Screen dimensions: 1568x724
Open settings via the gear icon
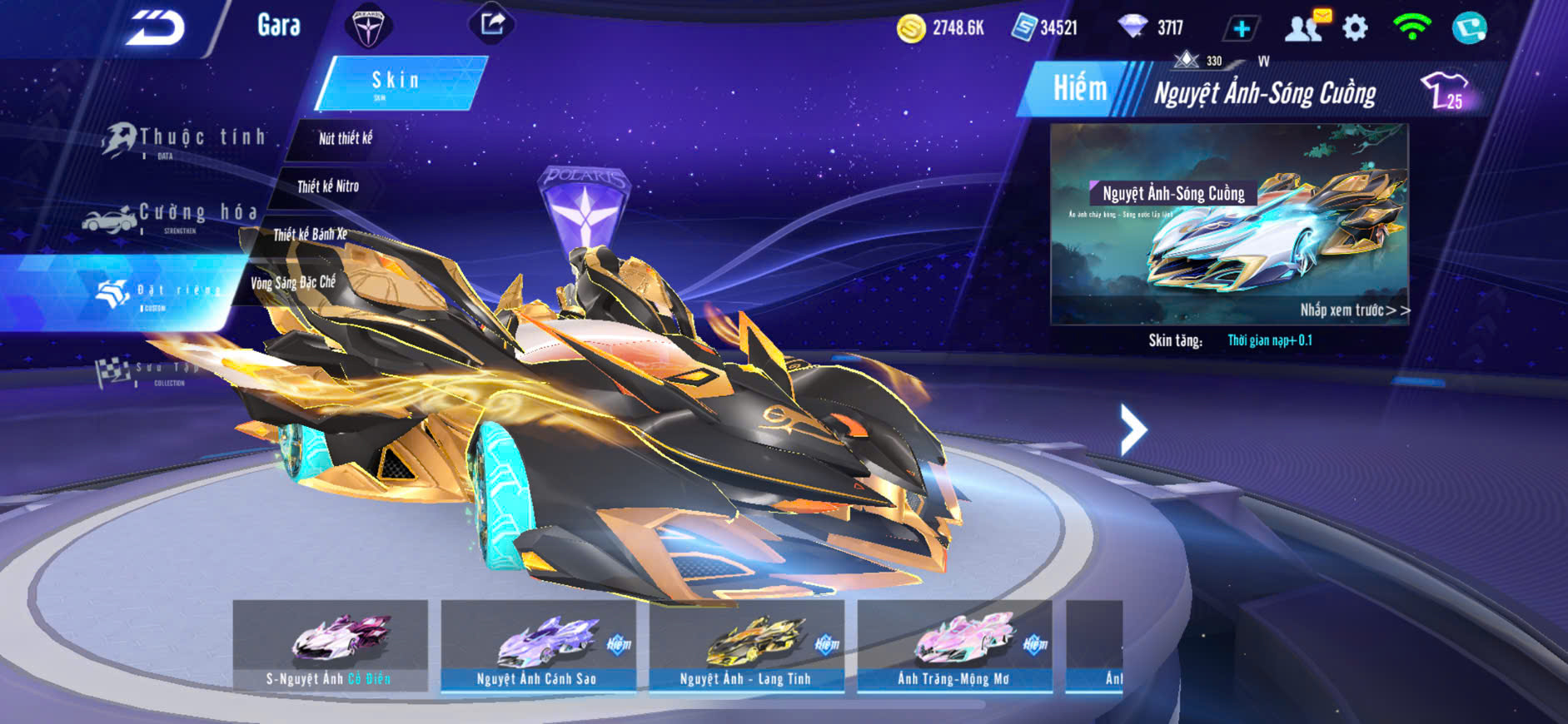point(1355,28)
